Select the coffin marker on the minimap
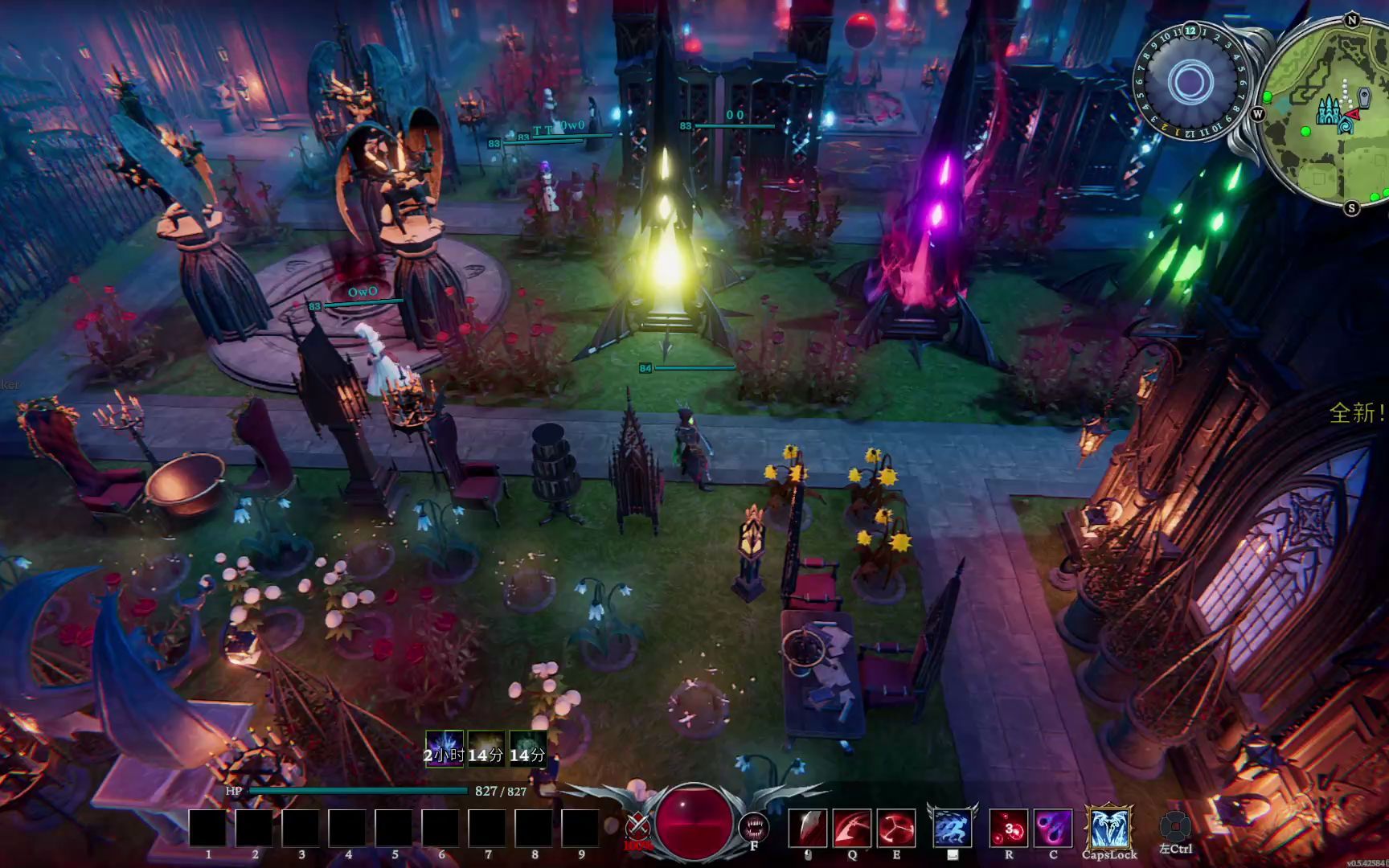1389x868 pixels. click(x=1366, y=98)
